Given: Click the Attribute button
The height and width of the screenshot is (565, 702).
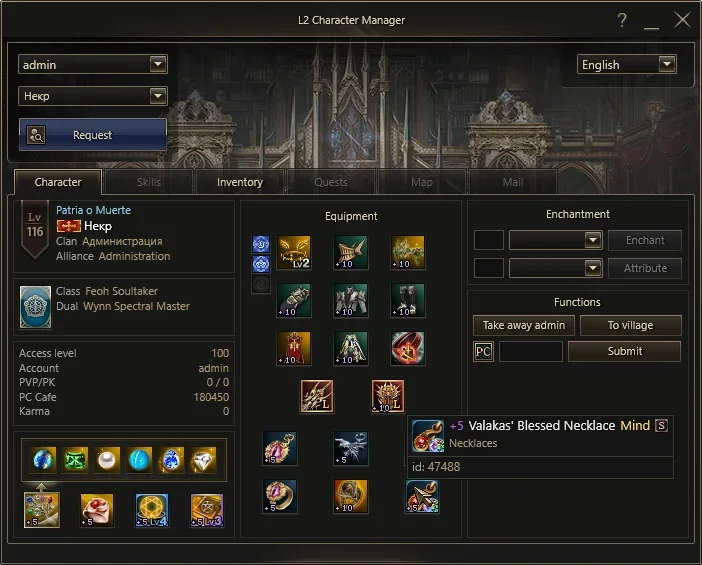Looking at the screenshot, I should tap(645, 269).
